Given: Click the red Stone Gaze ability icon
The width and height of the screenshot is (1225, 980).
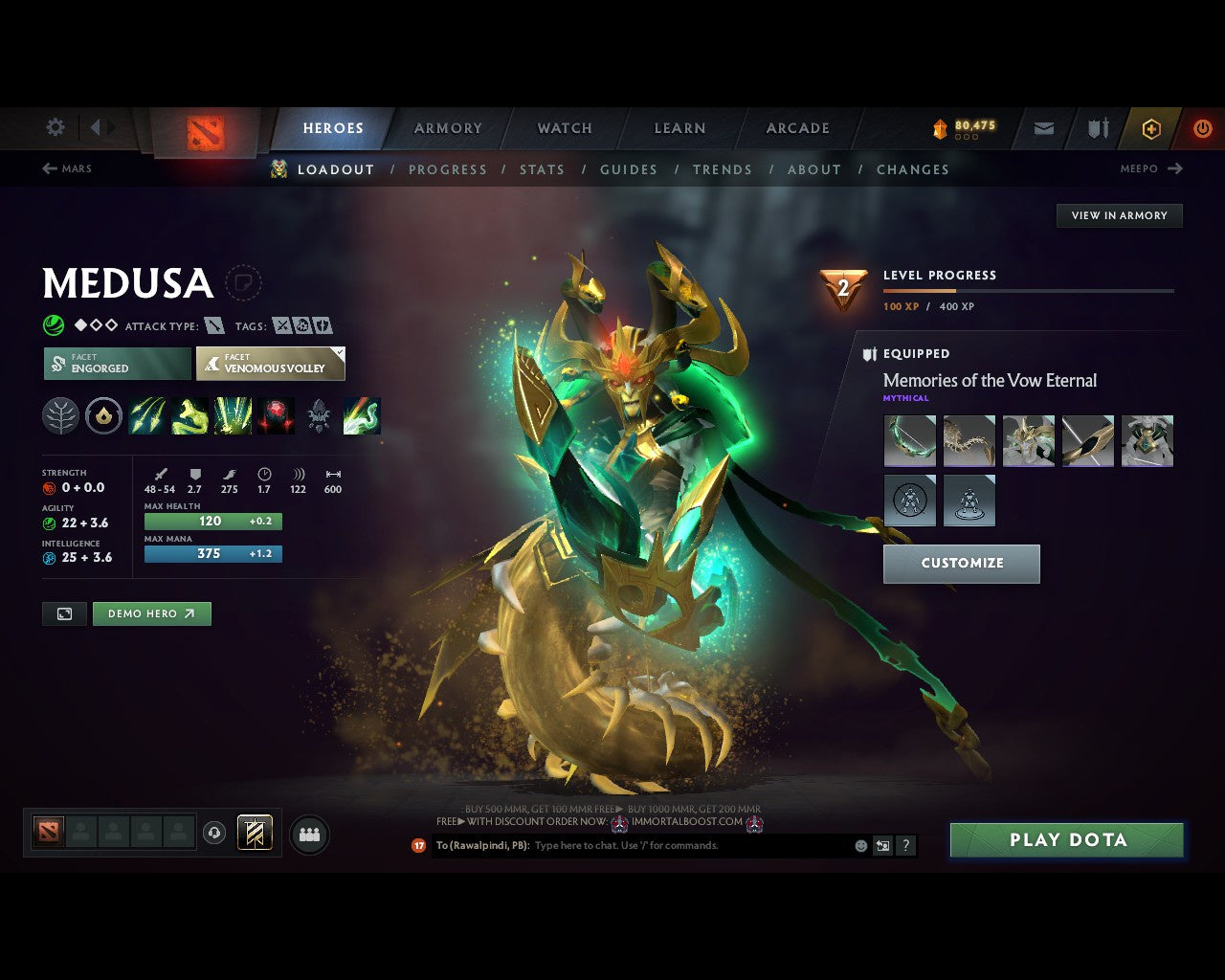Looking at the screenshot, I should [276, 415].
